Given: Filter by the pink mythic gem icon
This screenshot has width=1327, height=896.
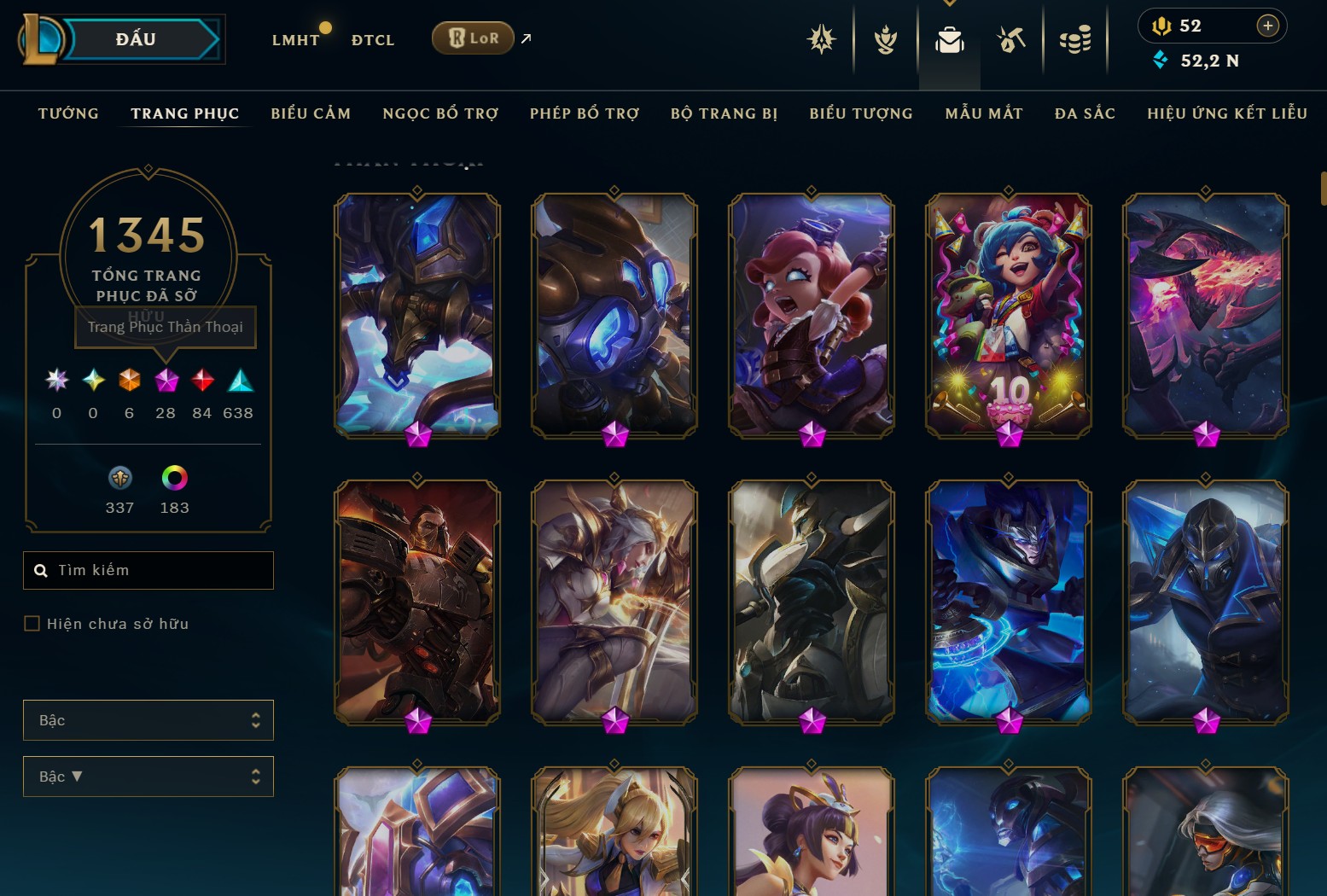Looking at the screenshot, I should (x=166, y=381).
